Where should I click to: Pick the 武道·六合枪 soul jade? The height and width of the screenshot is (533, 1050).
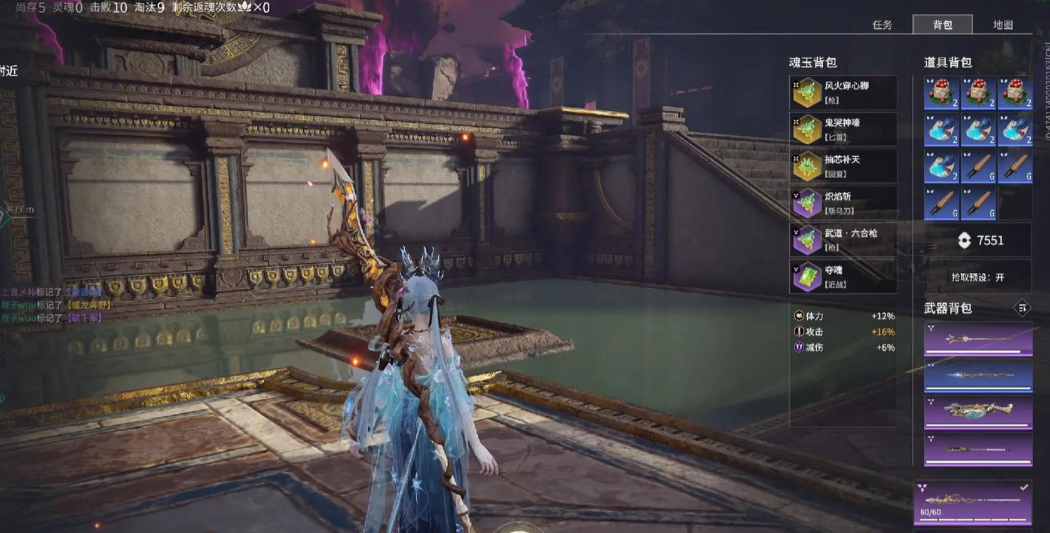coord(843,240)
